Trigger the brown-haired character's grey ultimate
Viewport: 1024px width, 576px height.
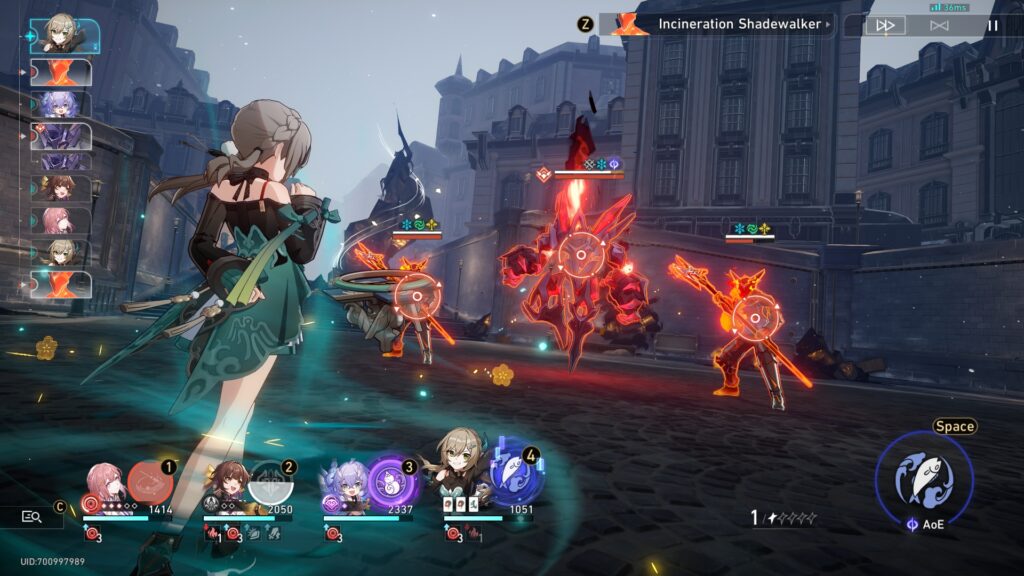[x=270, y=483]
